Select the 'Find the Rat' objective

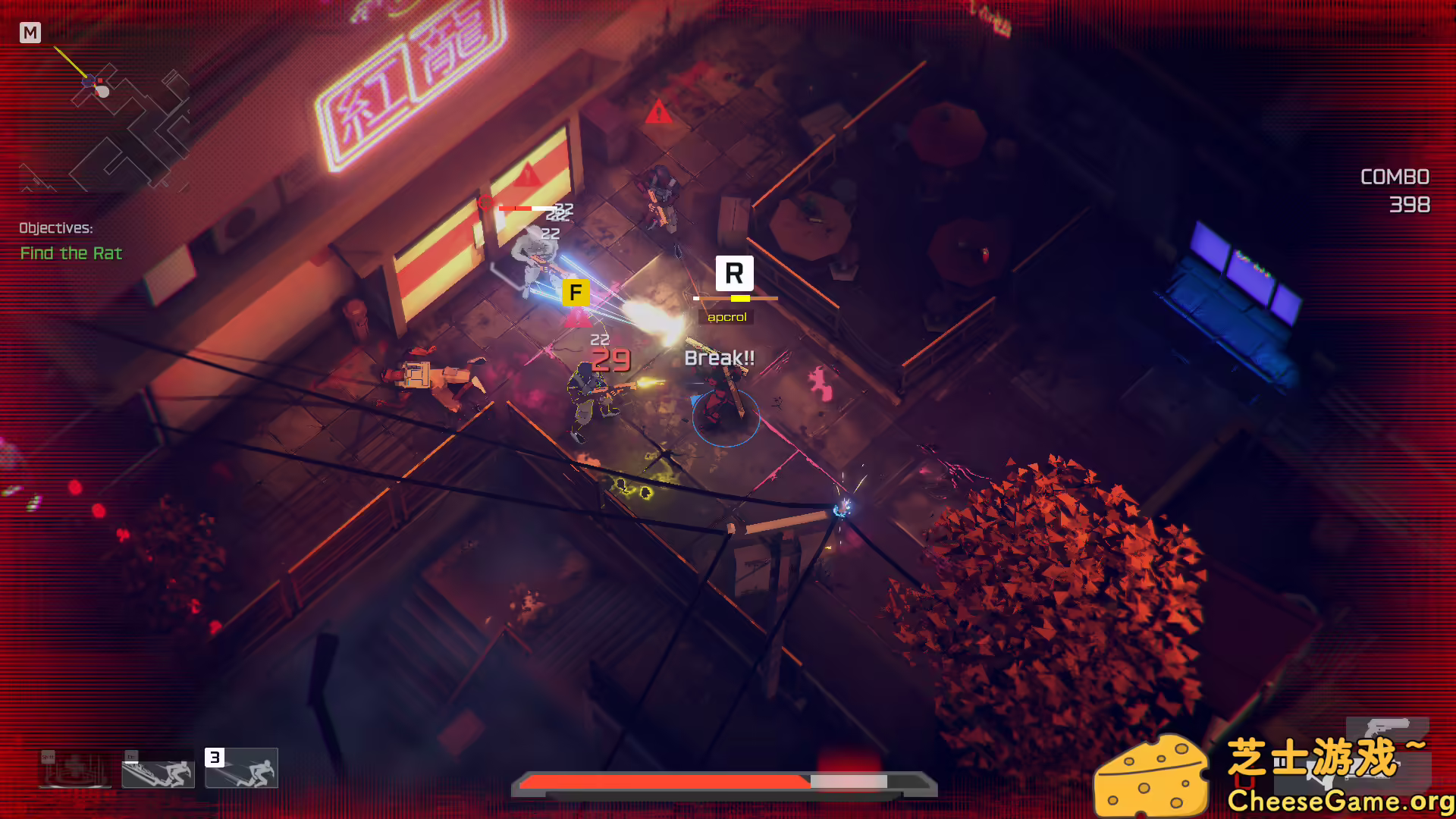coord(71,253)
